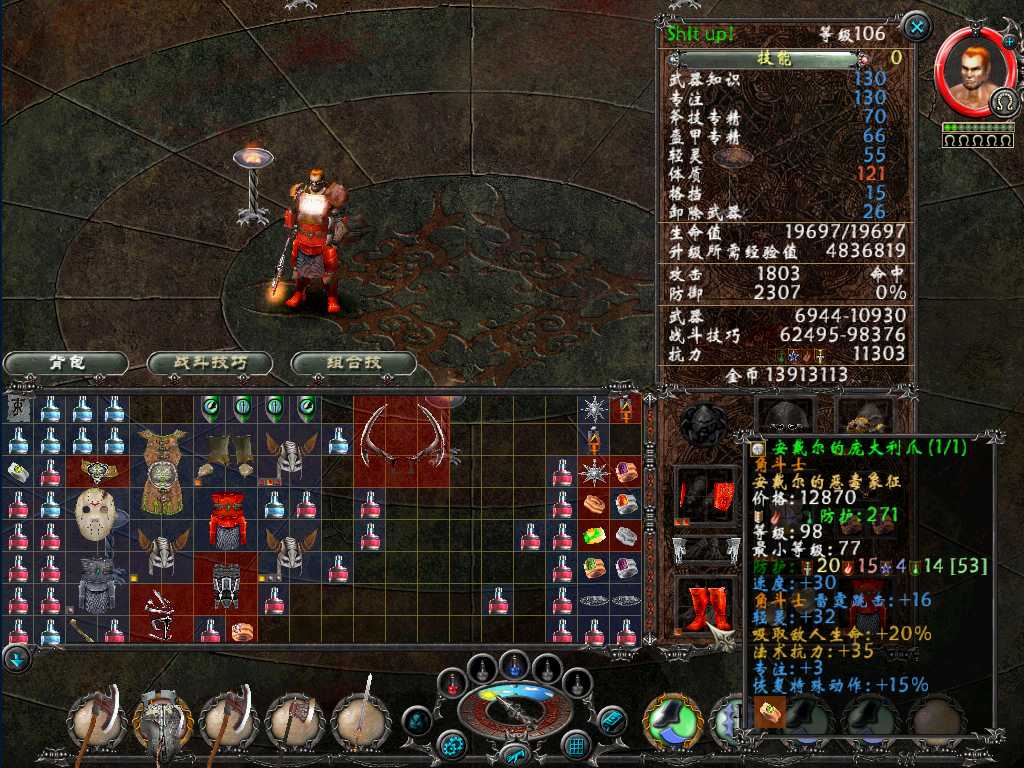Use the blue potion quick slot above compass
Image resolution: width=1024 pixels, height=768 pixels.
pos(514,662)
